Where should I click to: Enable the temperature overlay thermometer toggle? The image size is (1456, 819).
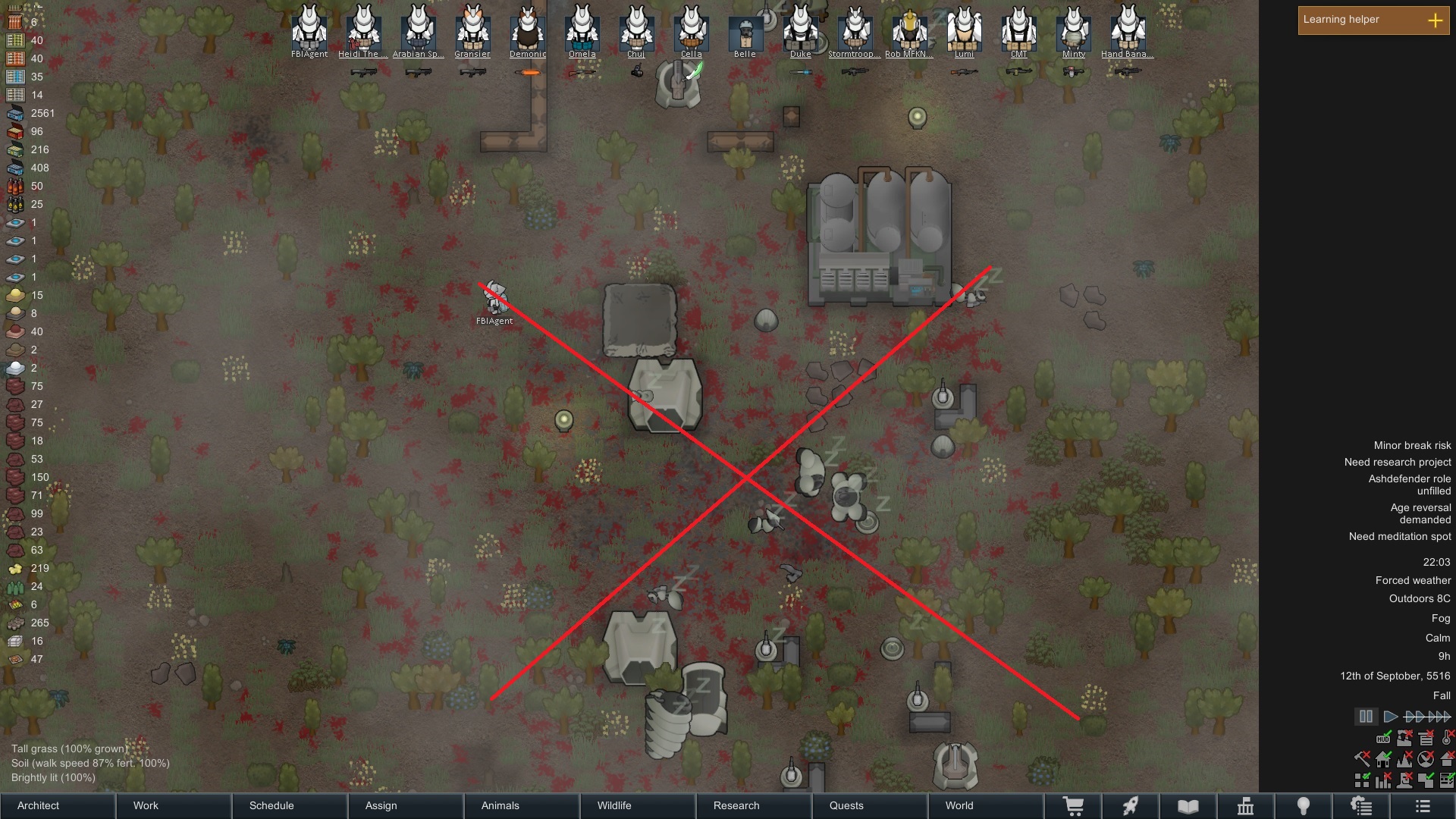tap(1445, 739)
